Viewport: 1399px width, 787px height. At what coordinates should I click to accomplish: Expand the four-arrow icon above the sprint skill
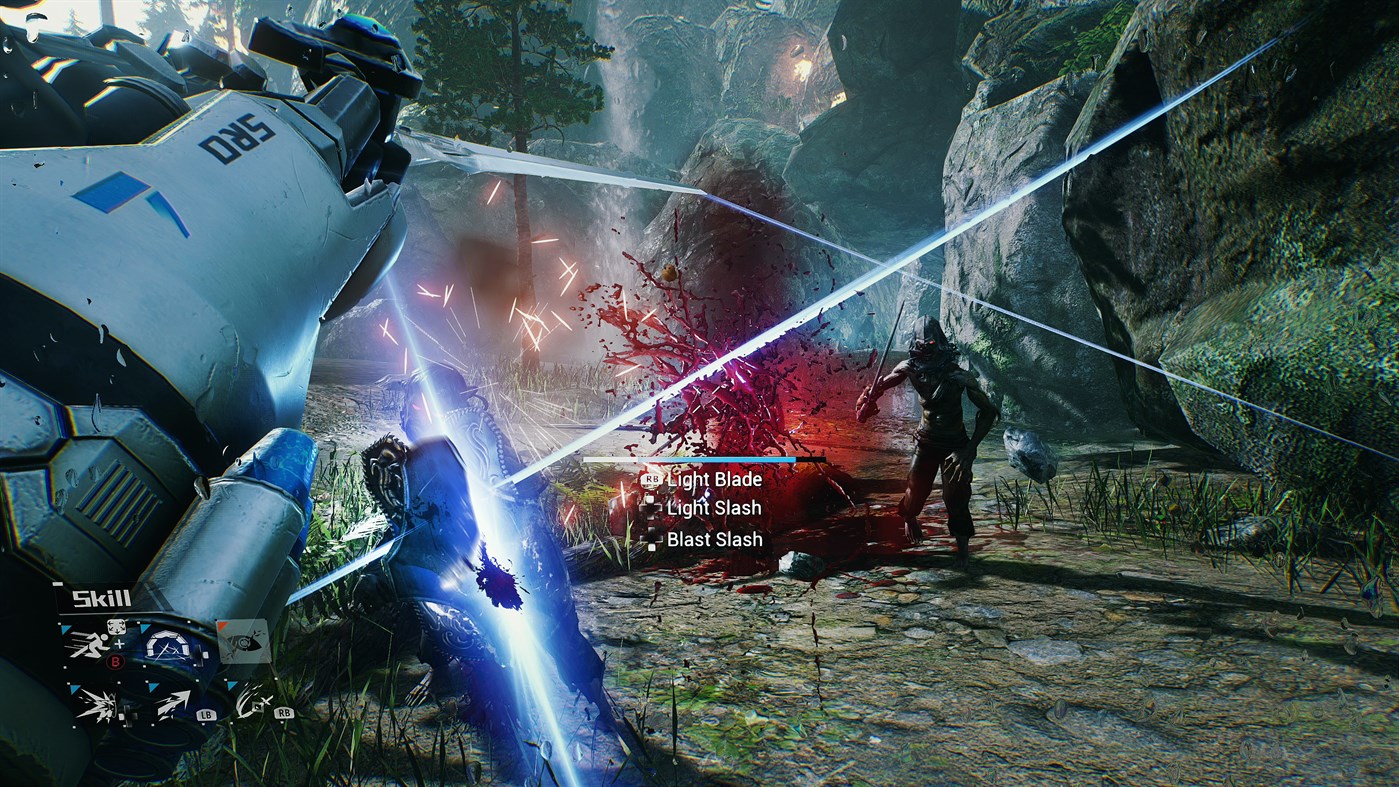pyautogui.click(x=116, y=626)
